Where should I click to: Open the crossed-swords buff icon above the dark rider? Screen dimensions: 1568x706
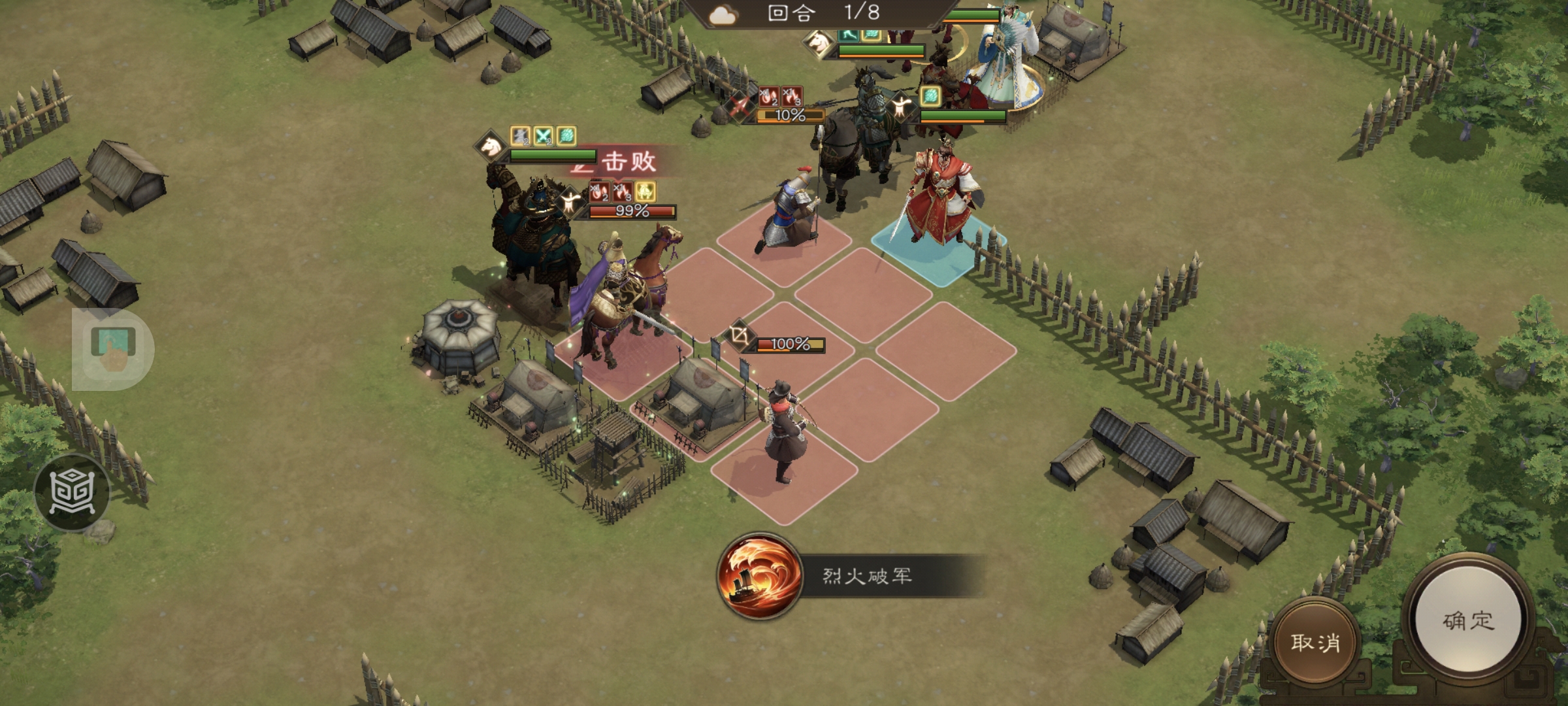pyautogui.click(x=543, y=136)
